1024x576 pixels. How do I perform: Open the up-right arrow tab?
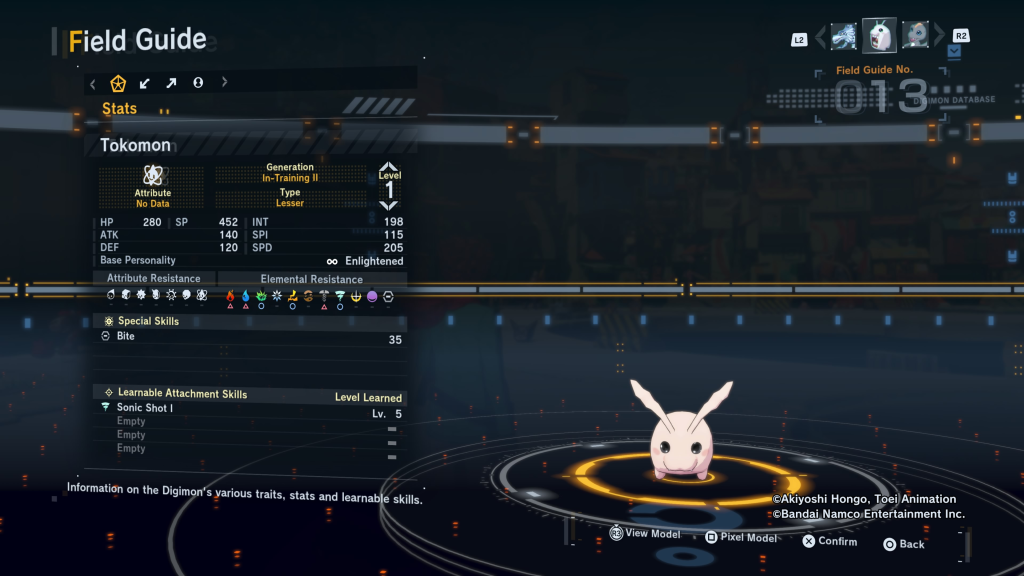tap(171, 83)
